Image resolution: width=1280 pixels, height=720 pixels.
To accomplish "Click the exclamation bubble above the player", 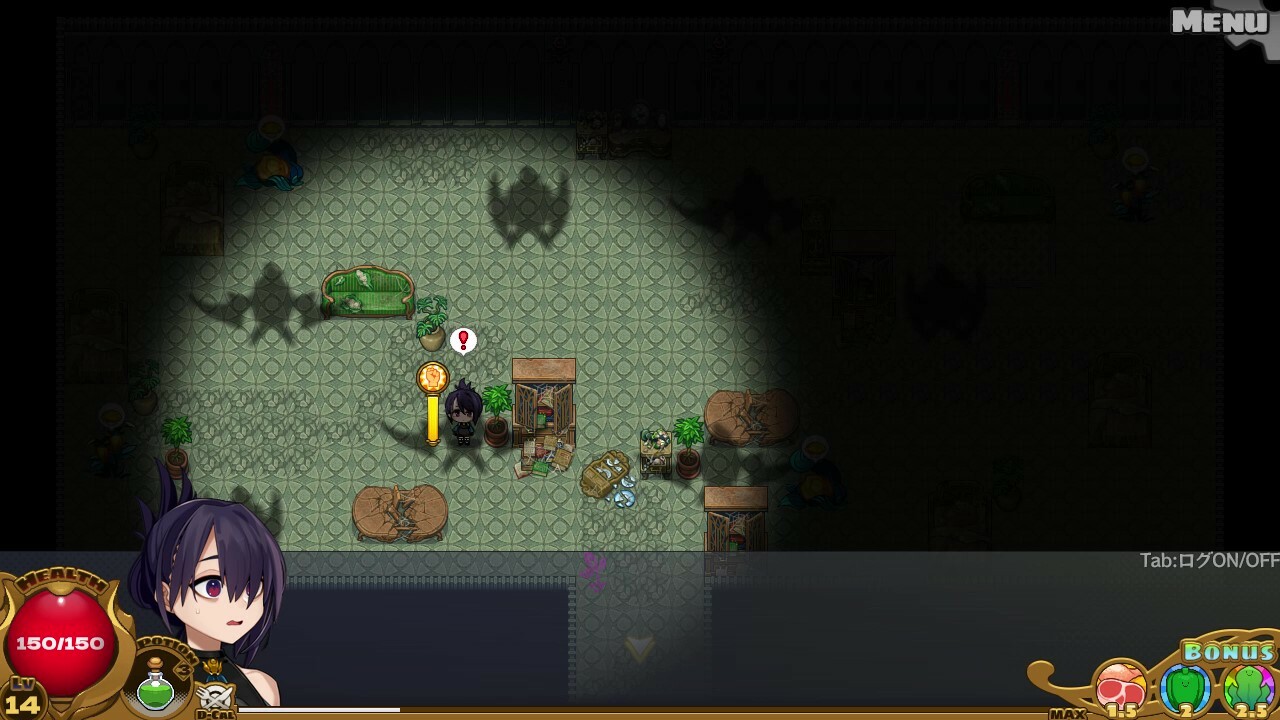I will [462, 340].
